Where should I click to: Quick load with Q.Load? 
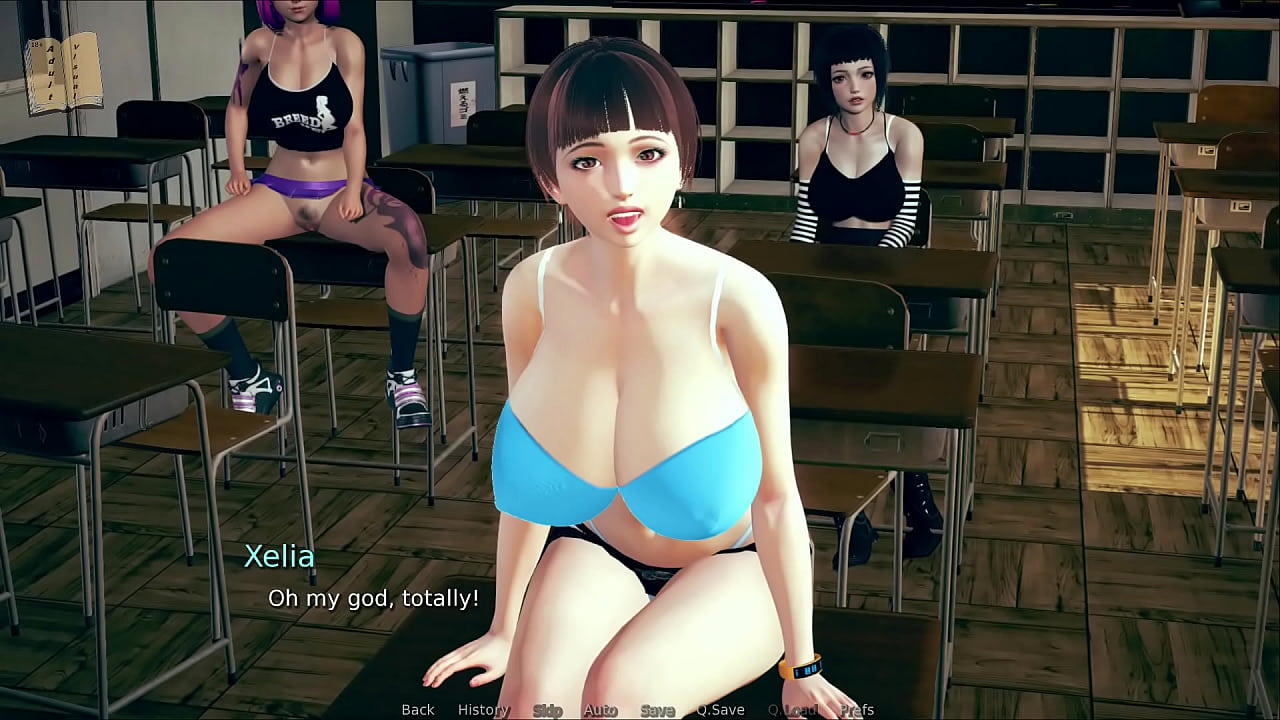[x=792, y=710]
